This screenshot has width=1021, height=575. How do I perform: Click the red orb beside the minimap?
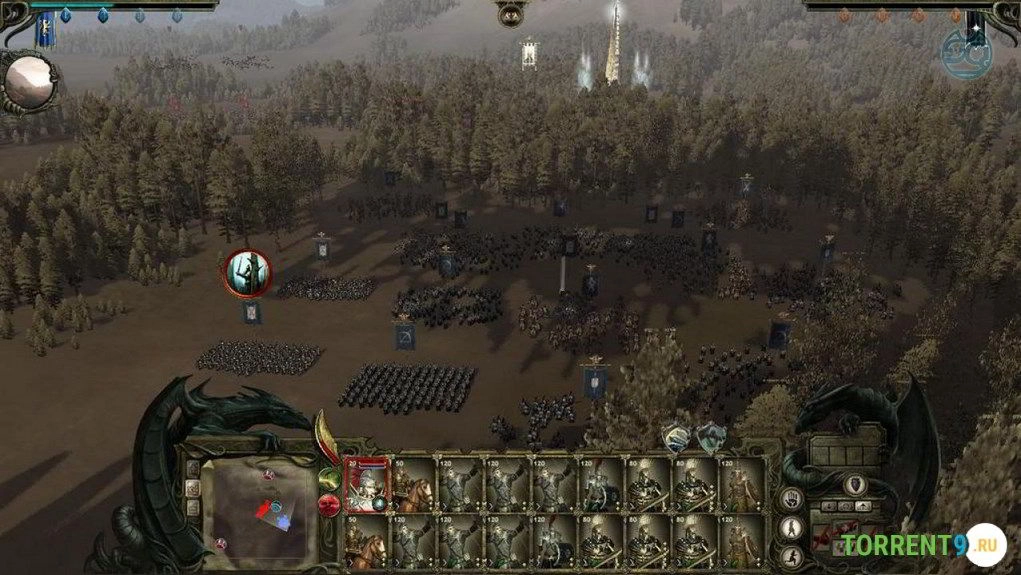coord(328,504)
